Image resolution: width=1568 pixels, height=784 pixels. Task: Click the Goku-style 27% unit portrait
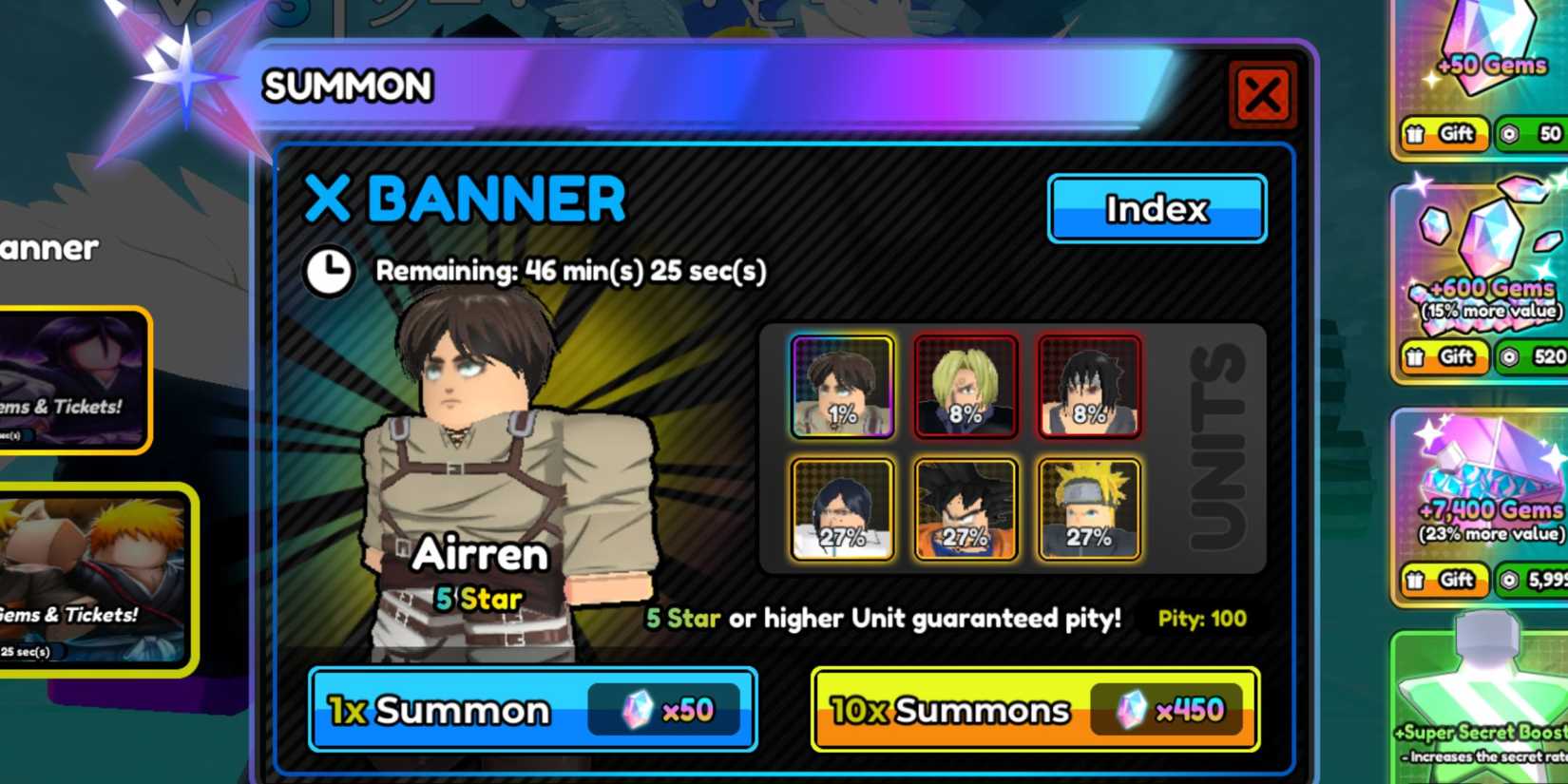coord(965,510)
